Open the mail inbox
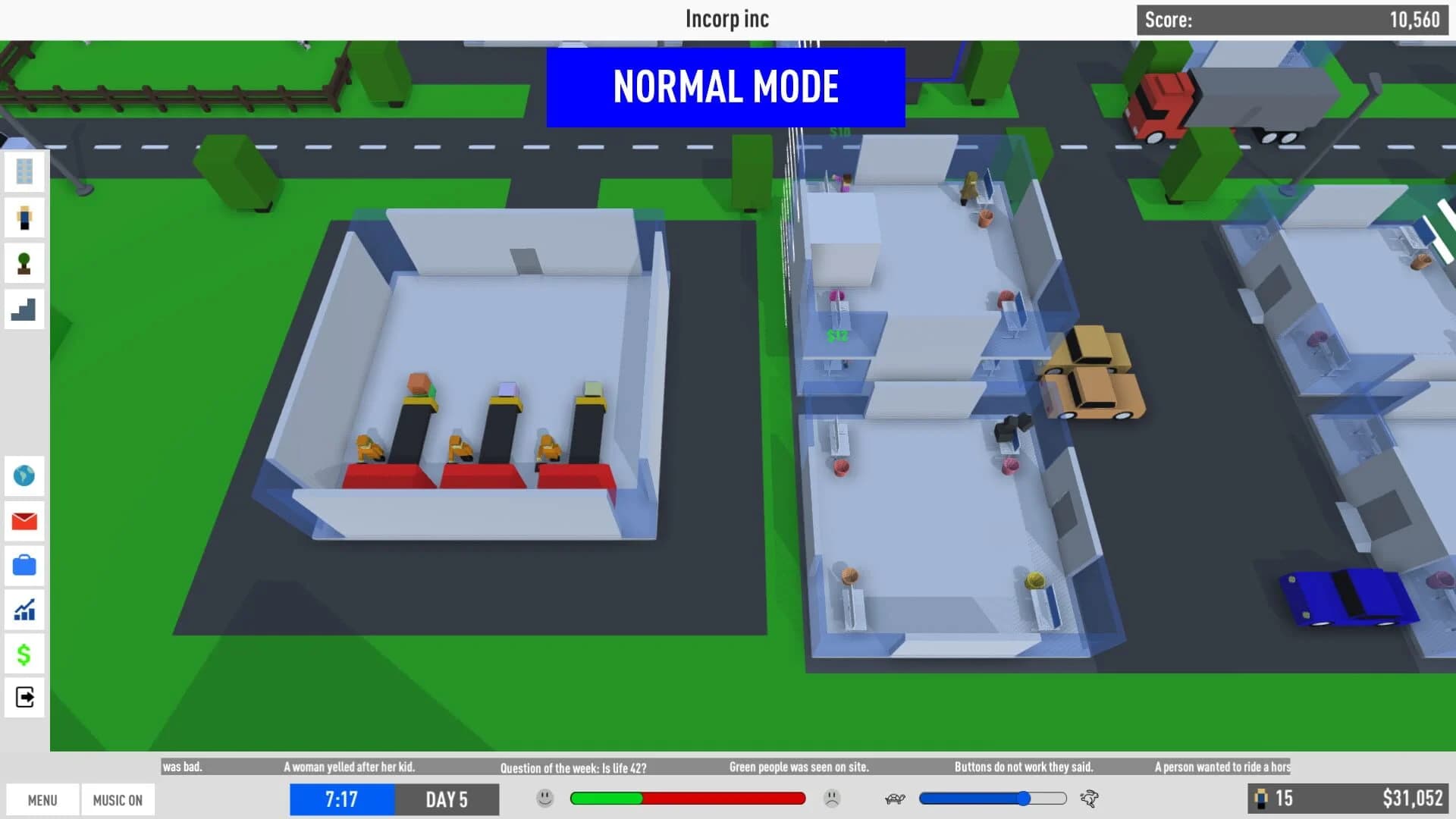1456x819 pixels. click(24, 521)
